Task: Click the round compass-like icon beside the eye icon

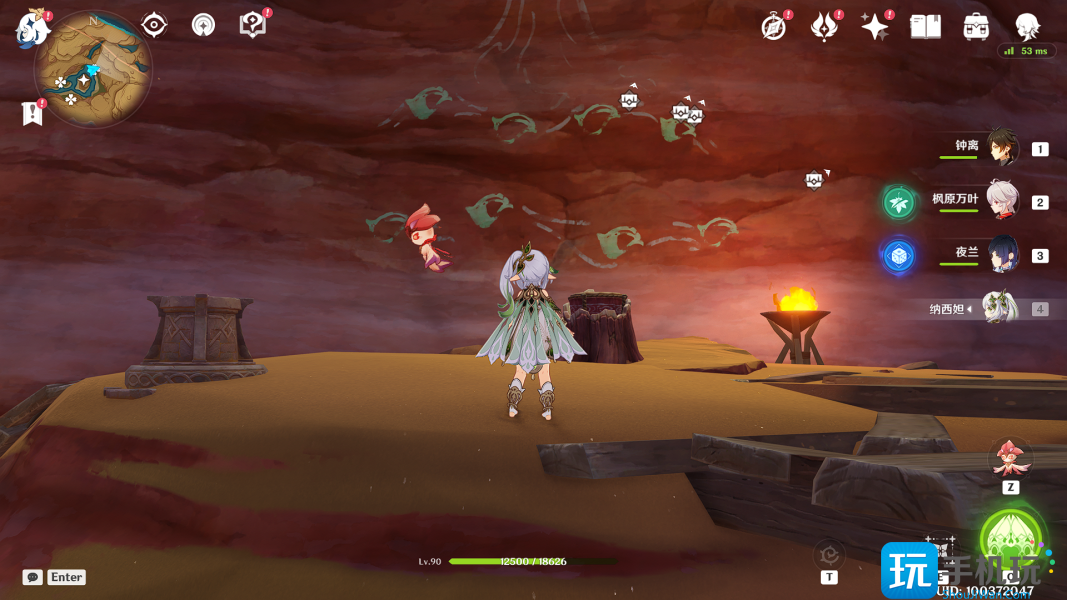Action: 203,25
